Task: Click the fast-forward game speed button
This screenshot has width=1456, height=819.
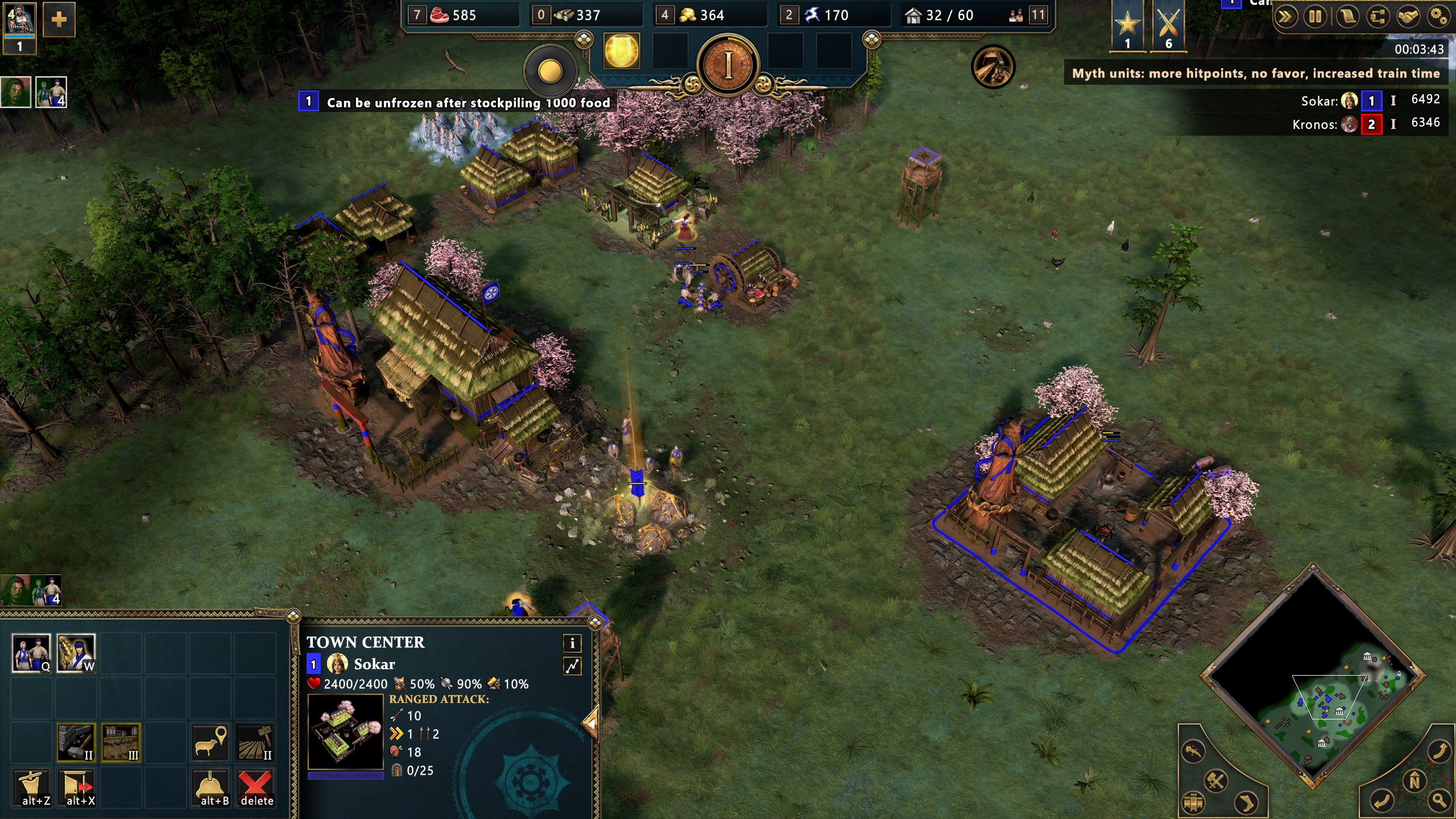Action: [x=1285, y=16]
